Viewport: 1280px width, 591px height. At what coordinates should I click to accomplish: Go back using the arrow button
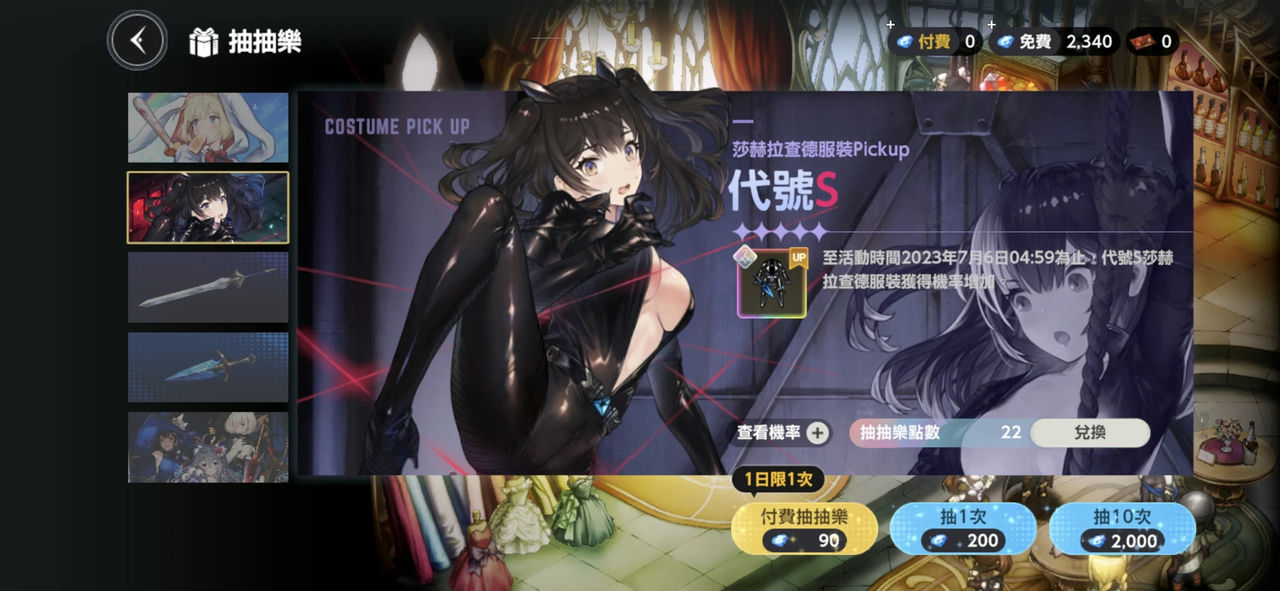[138, 41]
